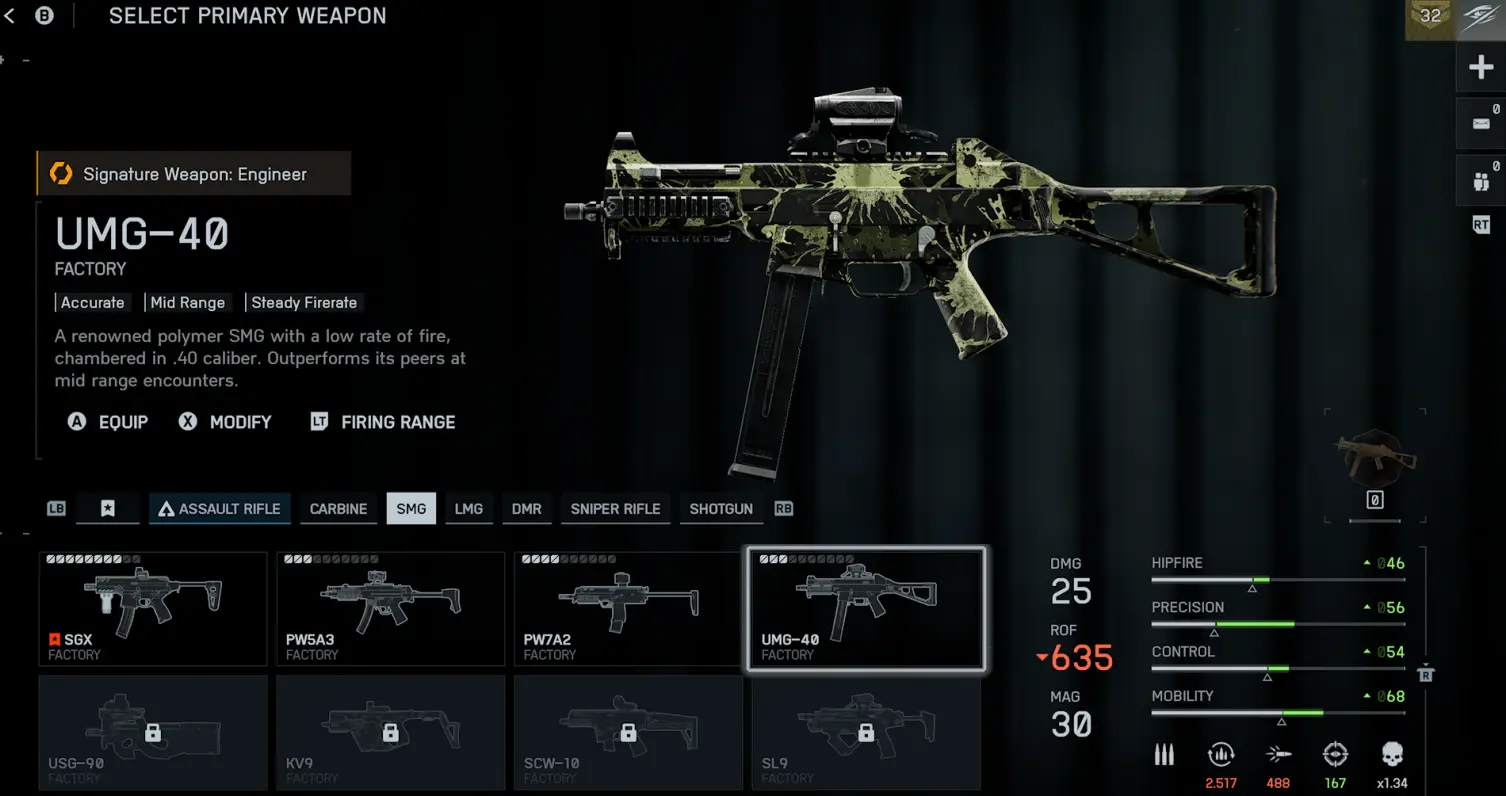Switch to the Assault Rifle tab
Image resolution: width=1506 pixels, height=796 pixels.
point(220,509)
